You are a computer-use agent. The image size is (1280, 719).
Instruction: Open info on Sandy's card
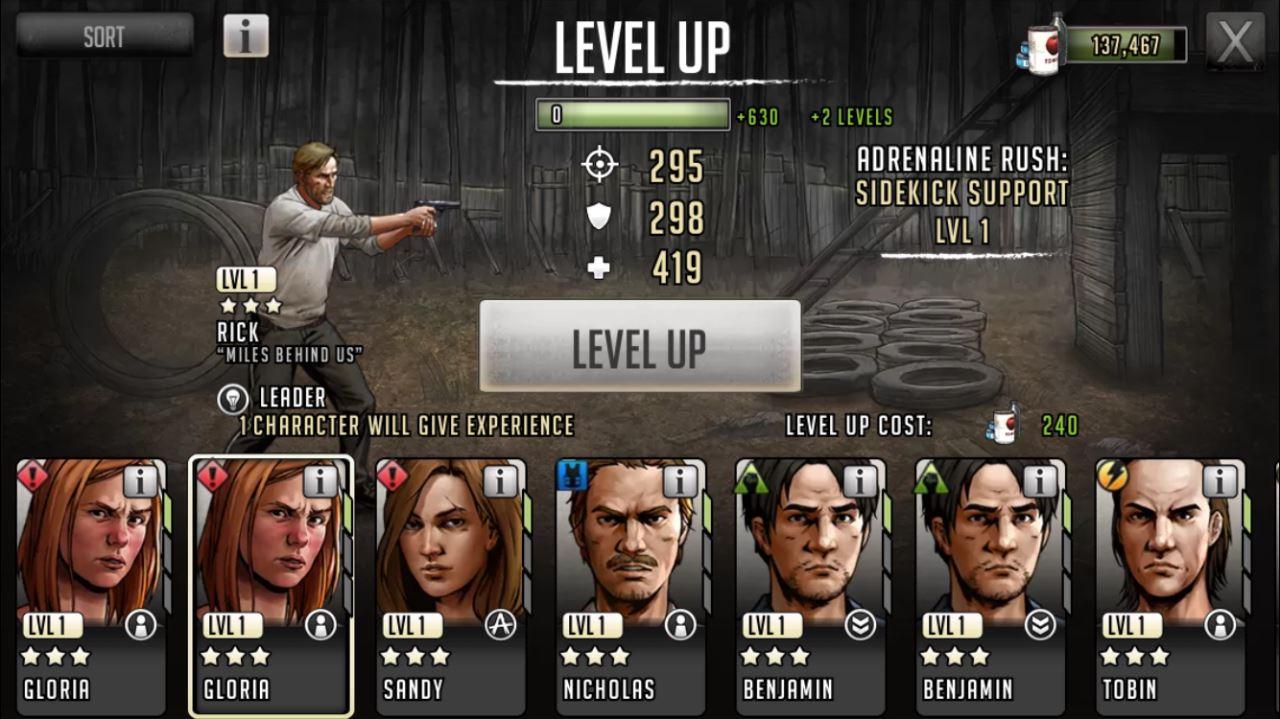point(500,481)
